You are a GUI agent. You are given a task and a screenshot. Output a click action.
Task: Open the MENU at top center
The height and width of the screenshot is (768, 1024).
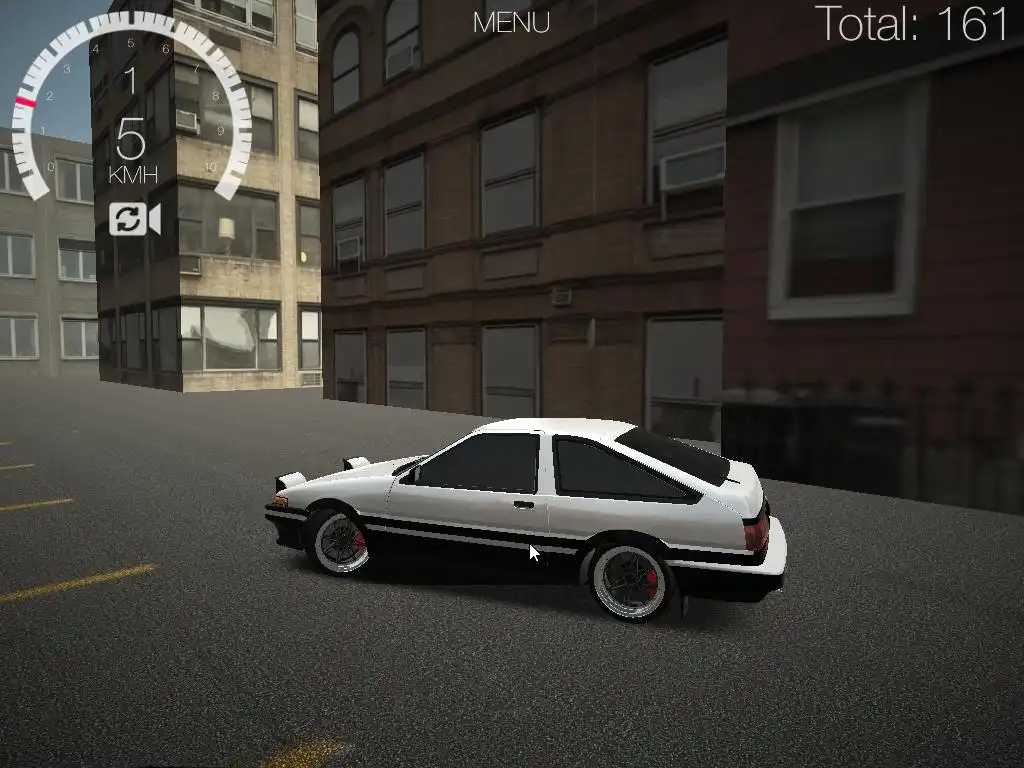click(511, 23)
